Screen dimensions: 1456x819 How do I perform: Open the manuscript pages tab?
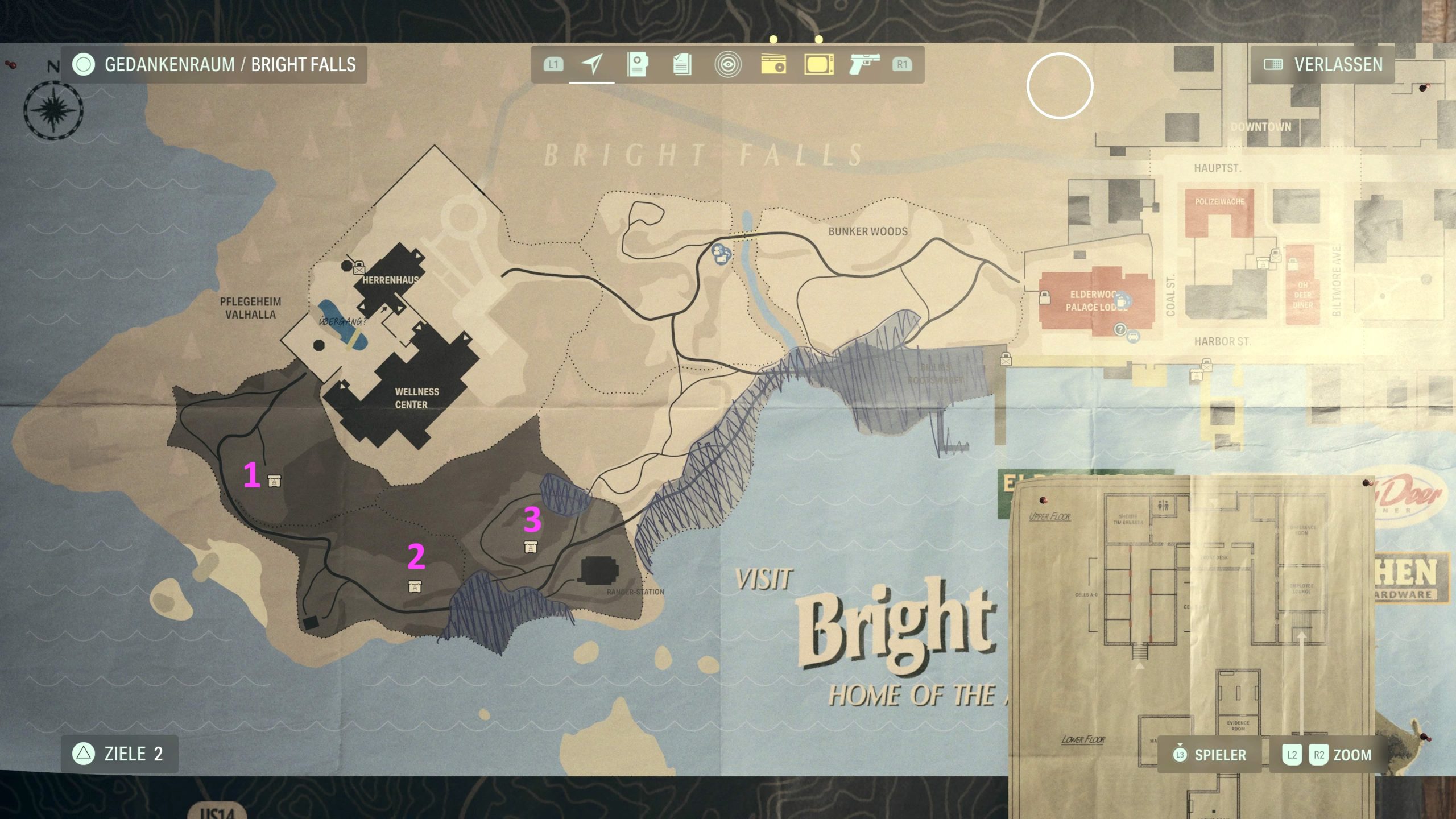pyautogui.click(x=682, y=64)
